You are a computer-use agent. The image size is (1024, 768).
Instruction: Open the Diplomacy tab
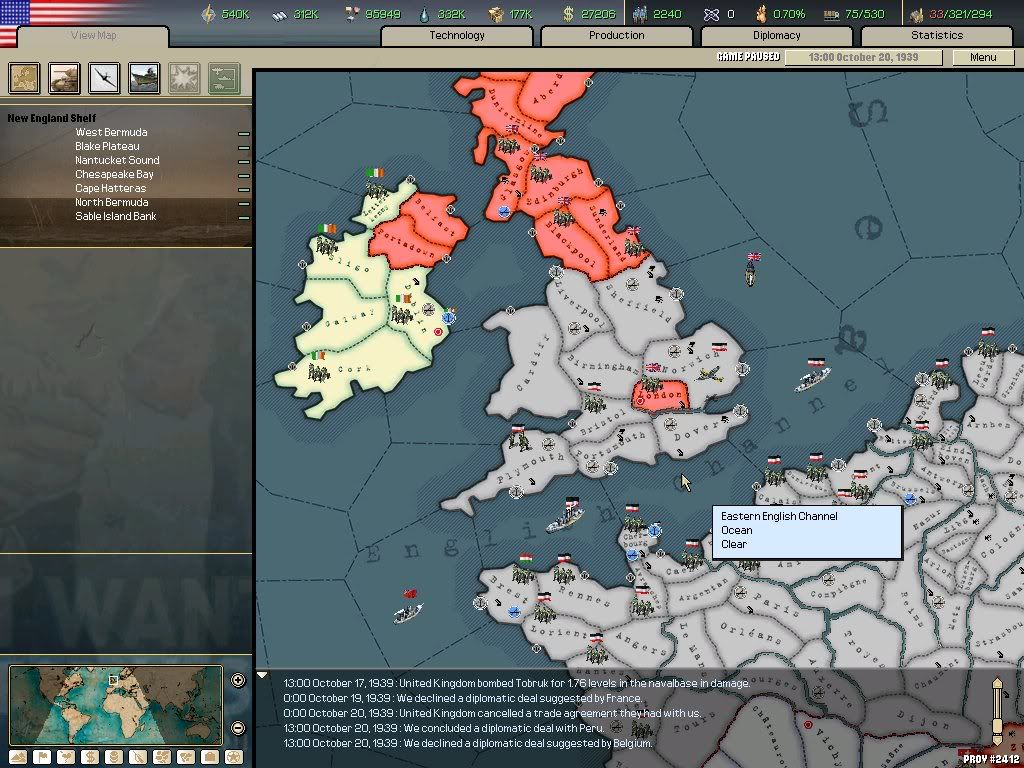tap(777, 36)
